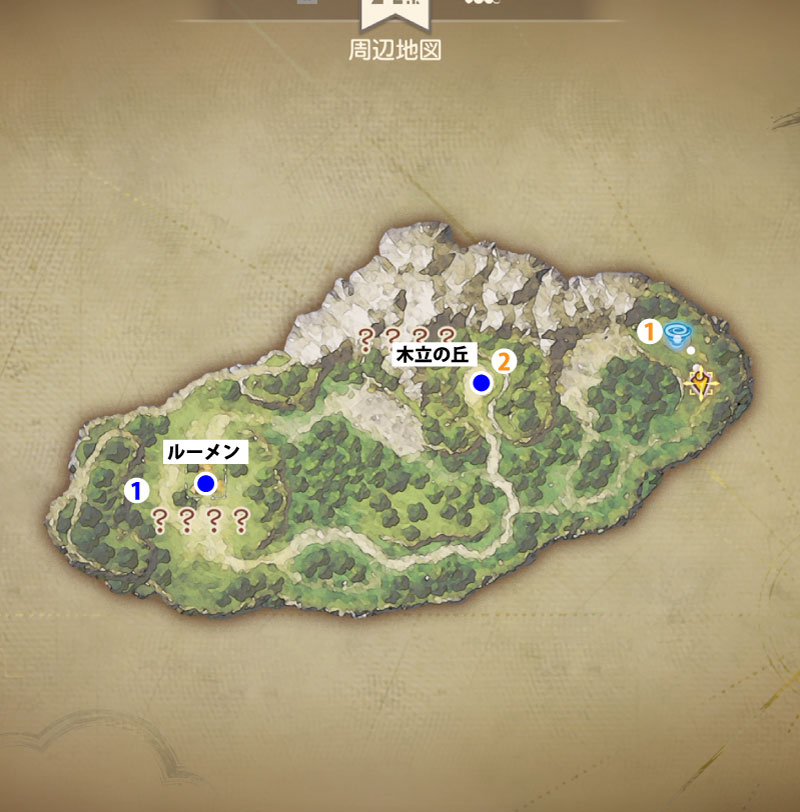Screen dimensions: 800x812
Task: Select the blue whirlwind warp icon
Action: (x=679, y=334)
